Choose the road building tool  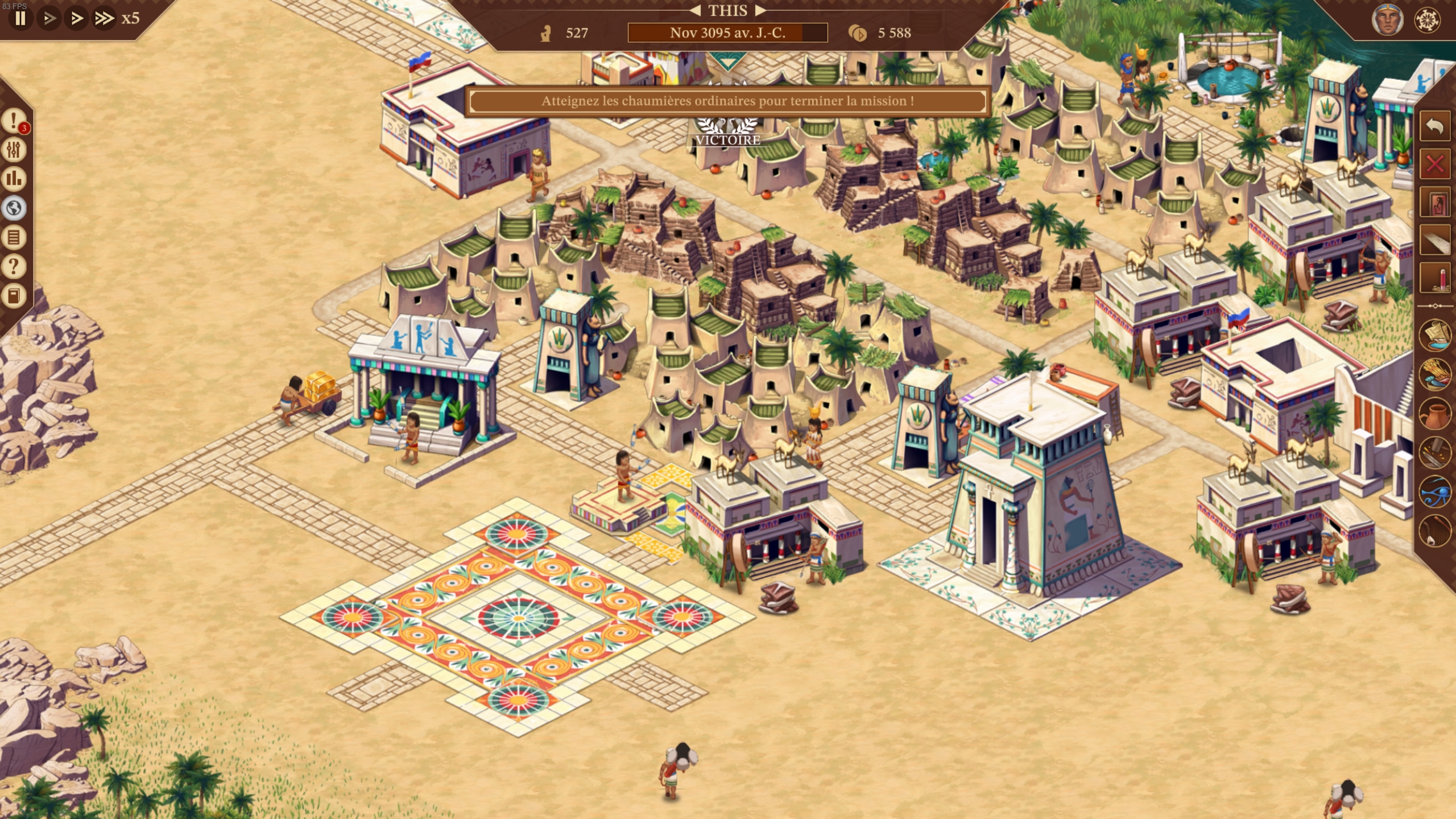(x=1434, y=241)
